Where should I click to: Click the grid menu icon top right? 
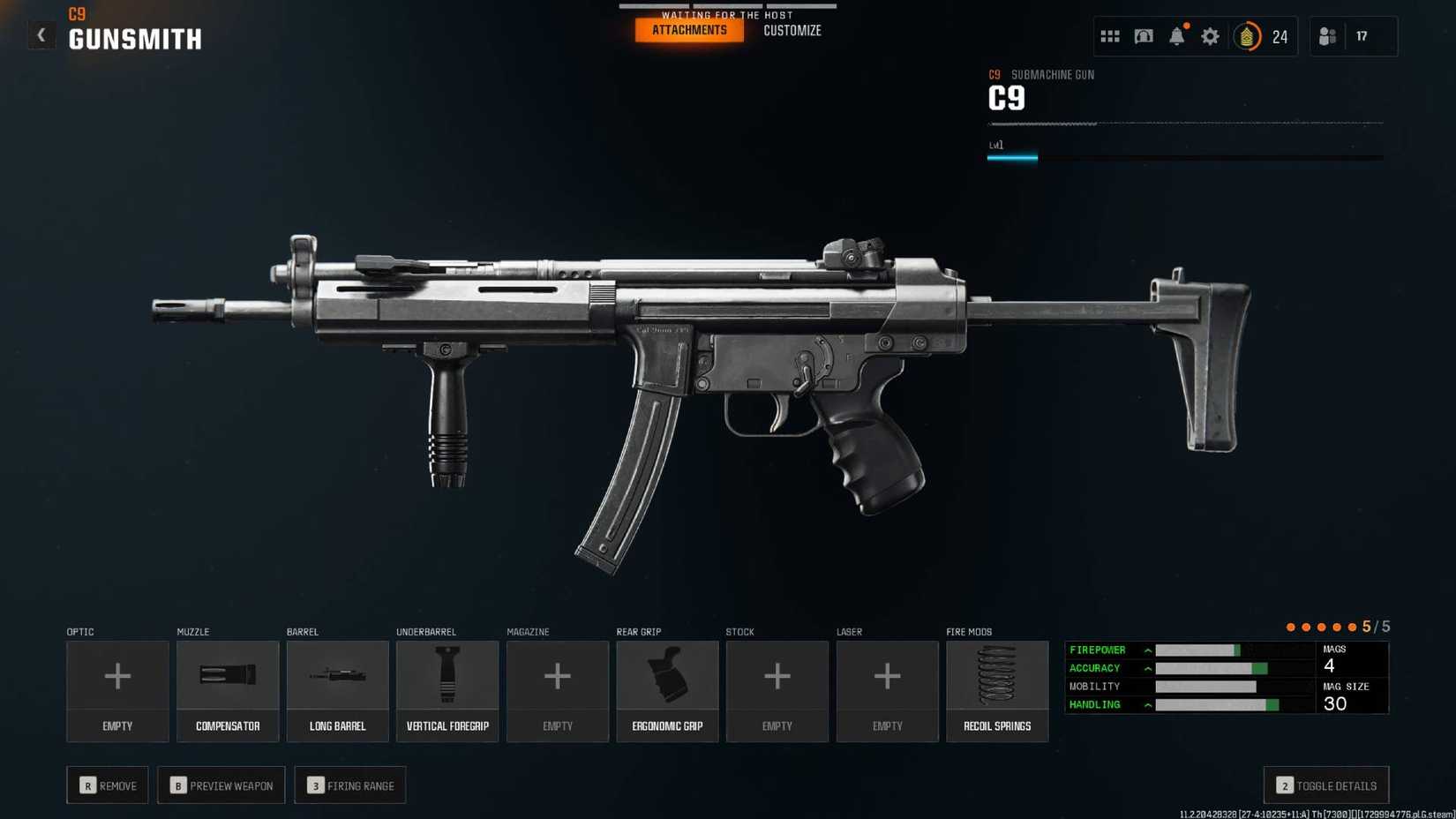pyautogui.click(x=1109, y=36)
